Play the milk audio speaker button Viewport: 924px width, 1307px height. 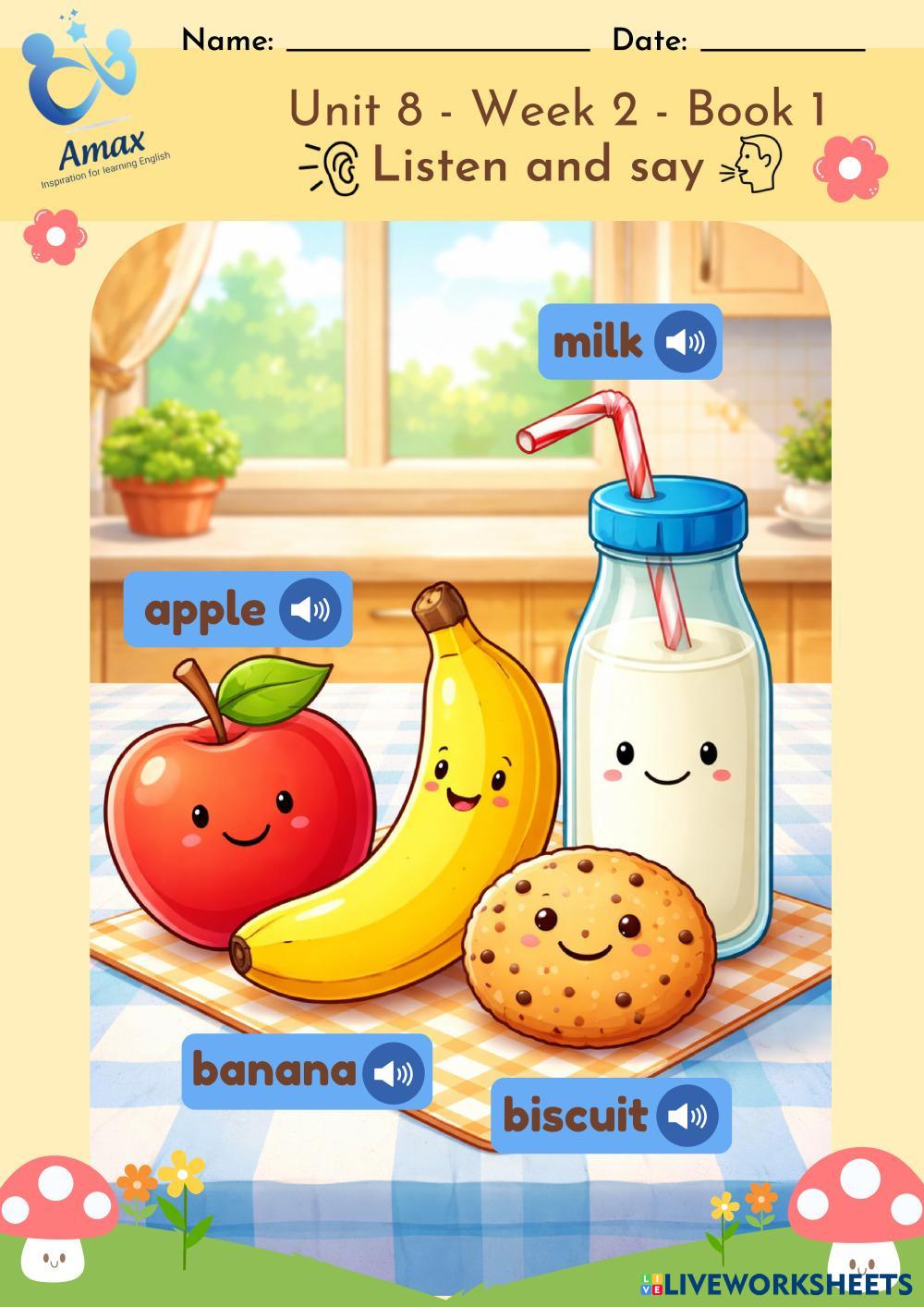tap(685, 342)
